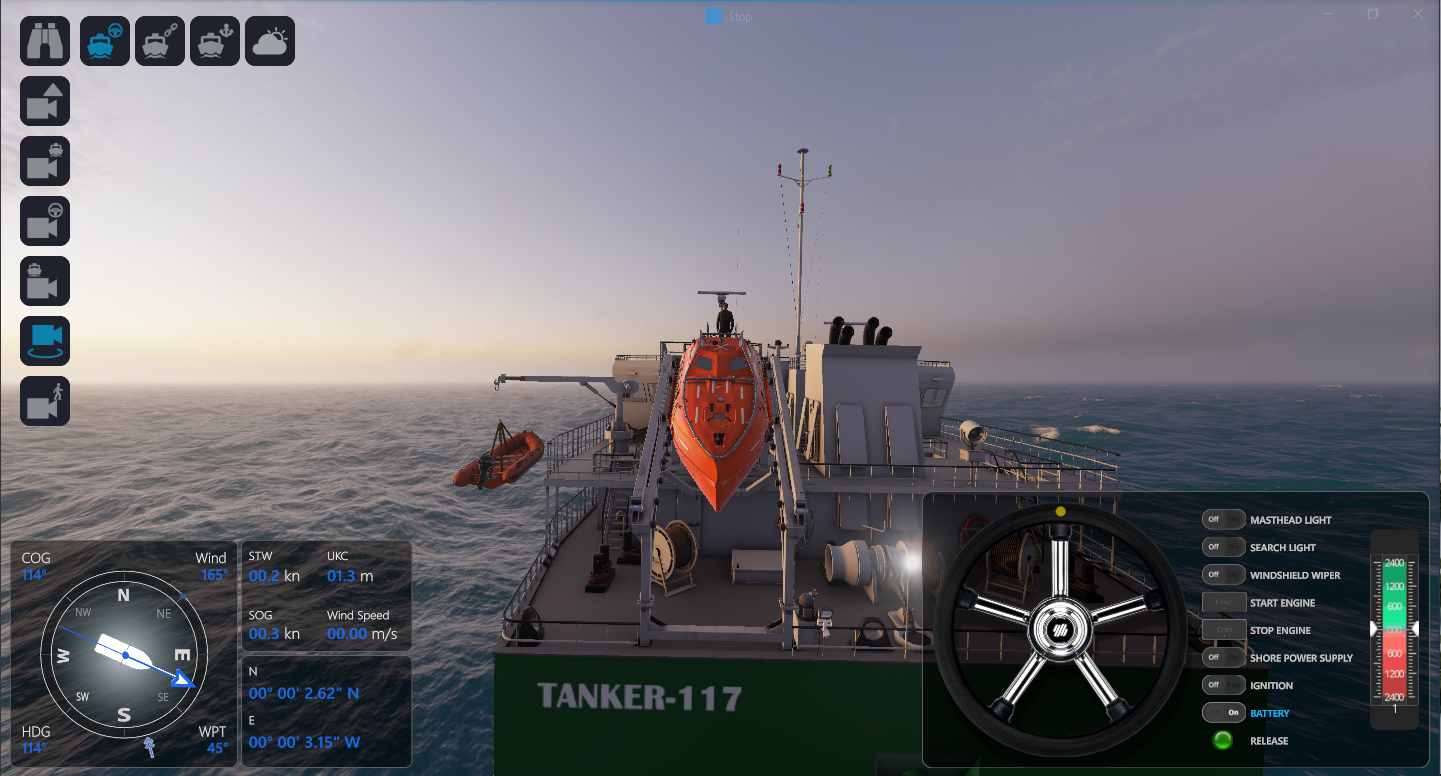The image size is (1441, 776).
Task: Select the camera with steering wheel view
Action: (45, 221)
